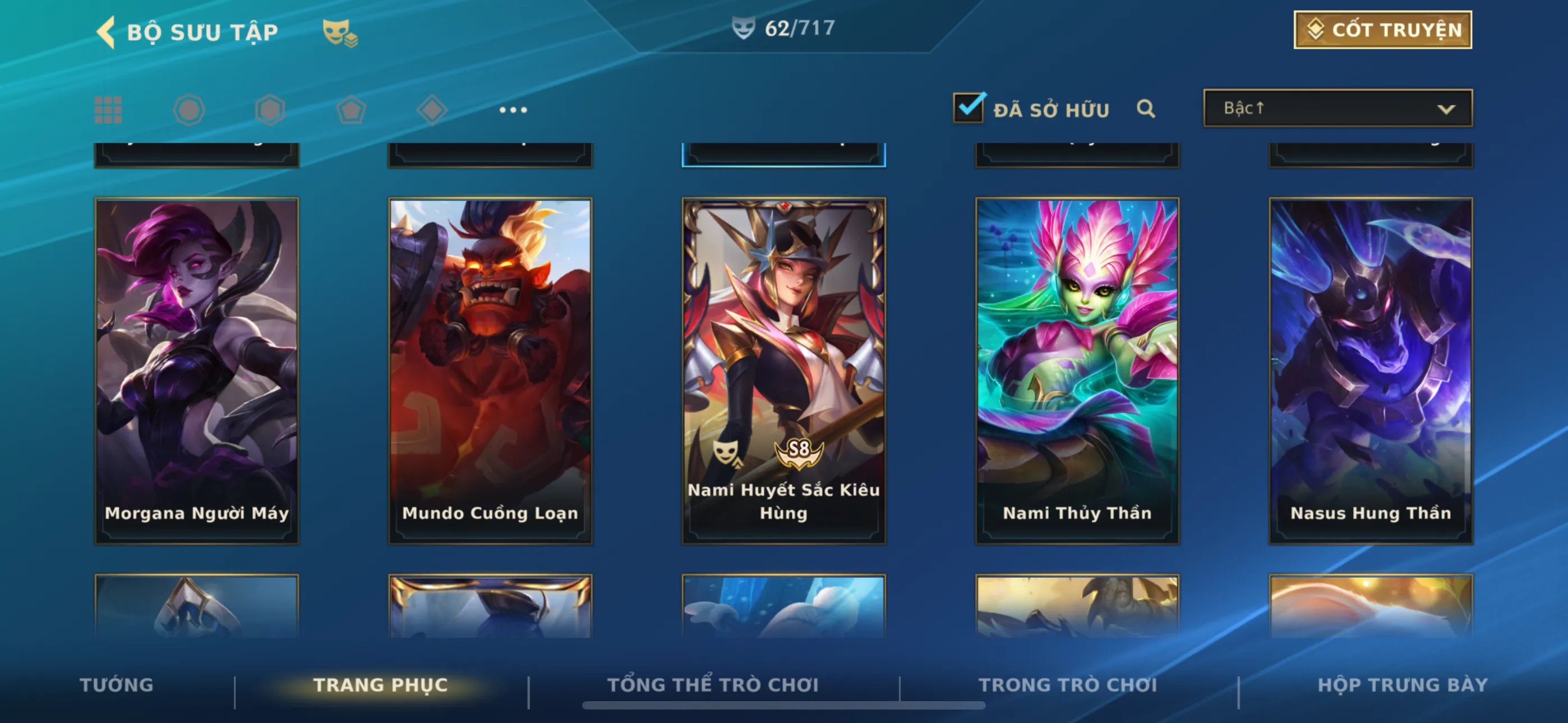Switch to the Trong Trò Chơi tab
Screen dimensions: 1568x723
click(x=1068, y=685)
